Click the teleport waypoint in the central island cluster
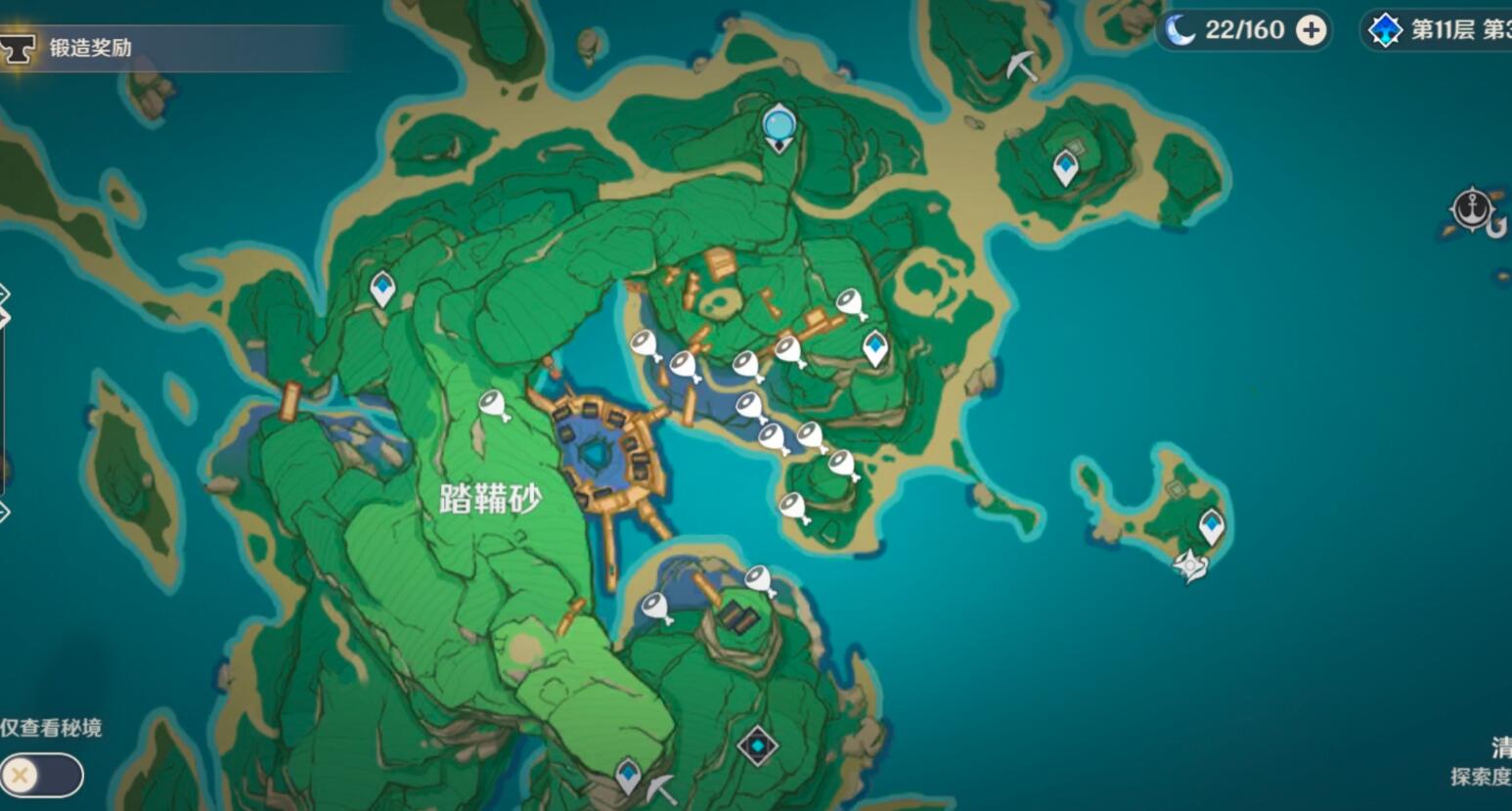The height and width of the screenshot is (811, 1512). (873, 345)
